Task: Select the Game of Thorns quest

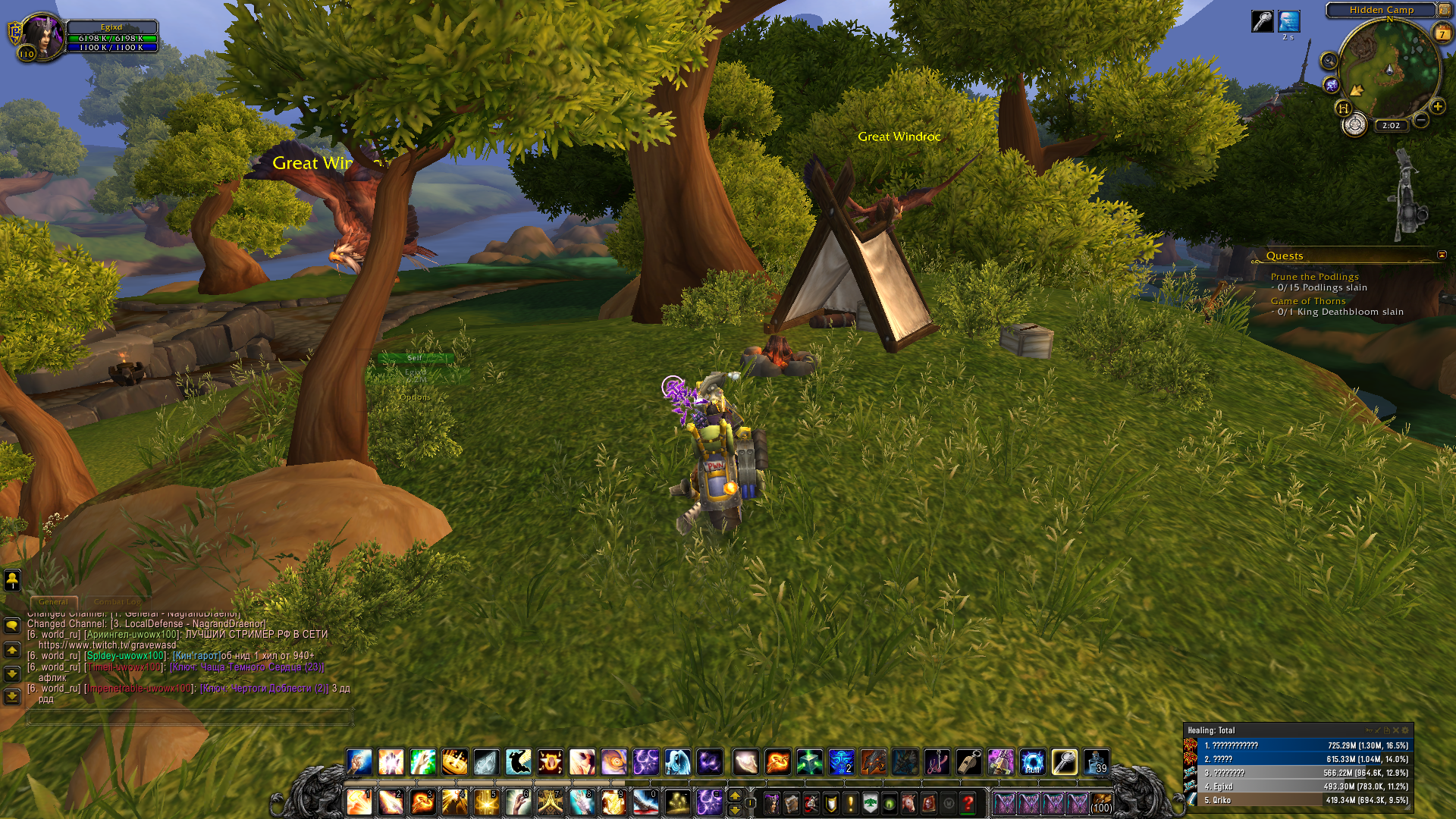Action: [1308, 301]
